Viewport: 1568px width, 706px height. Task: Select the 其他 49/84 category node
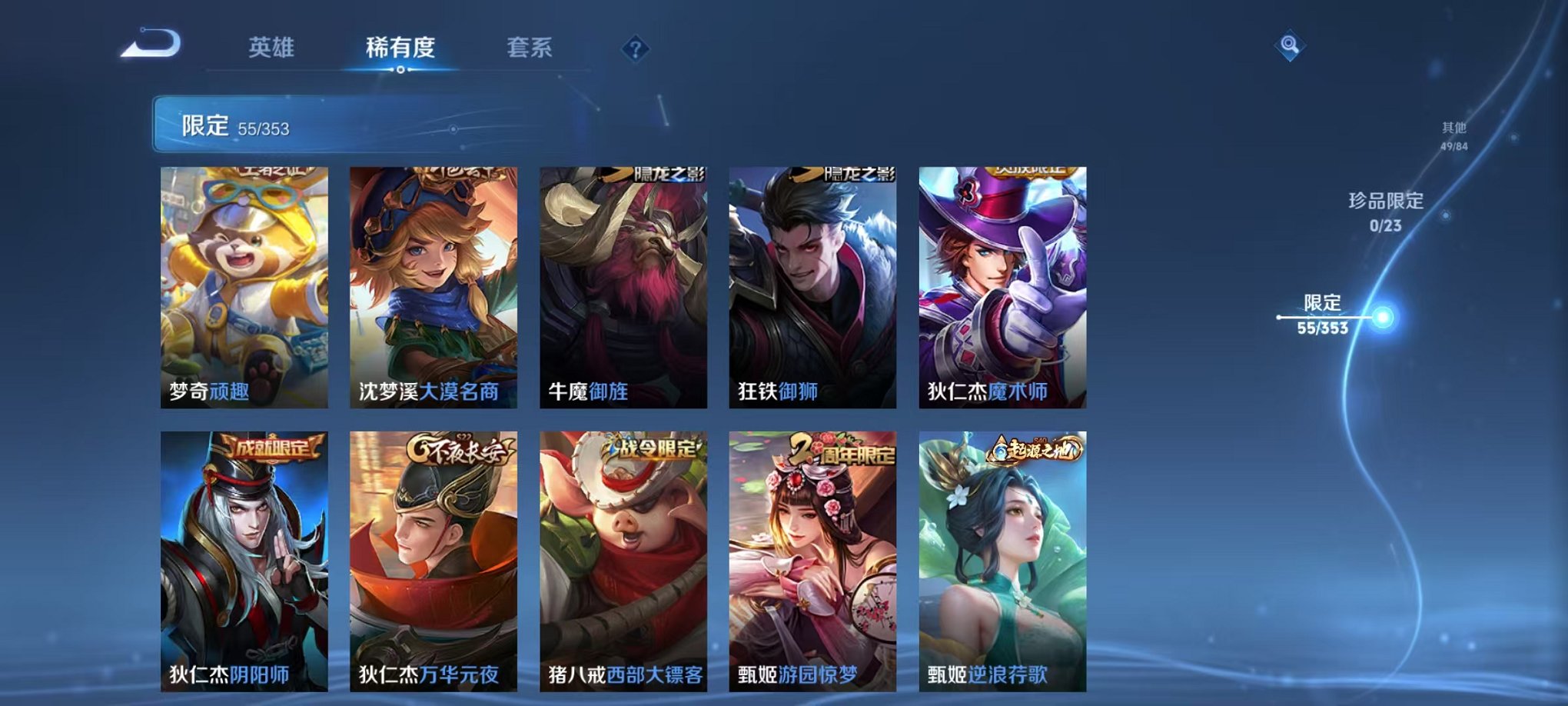(1453, 138)
